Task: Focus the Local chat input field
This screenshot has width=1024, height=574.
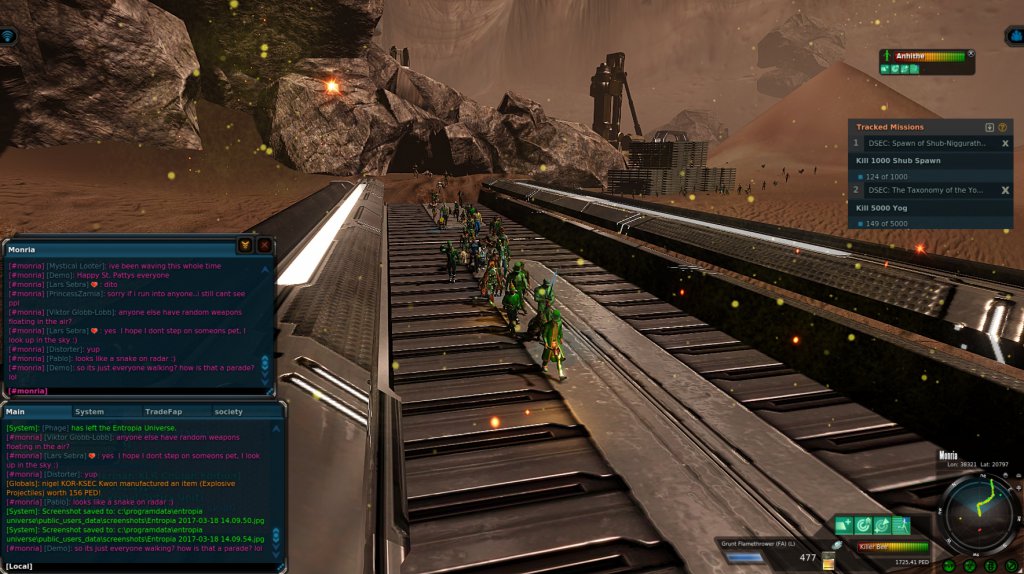Action: pos(140,567)
